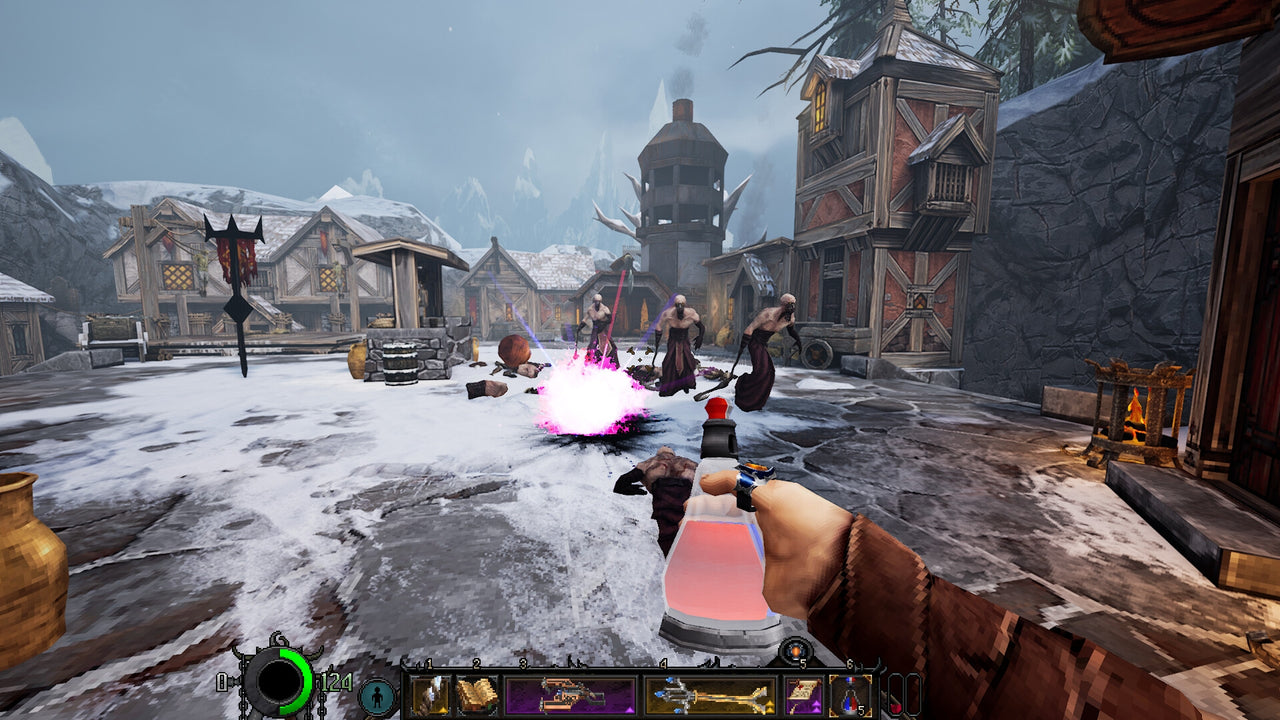Equip the flintlock gun in slot 3
Screen dimensions: 1280x720
click(571, 695)
